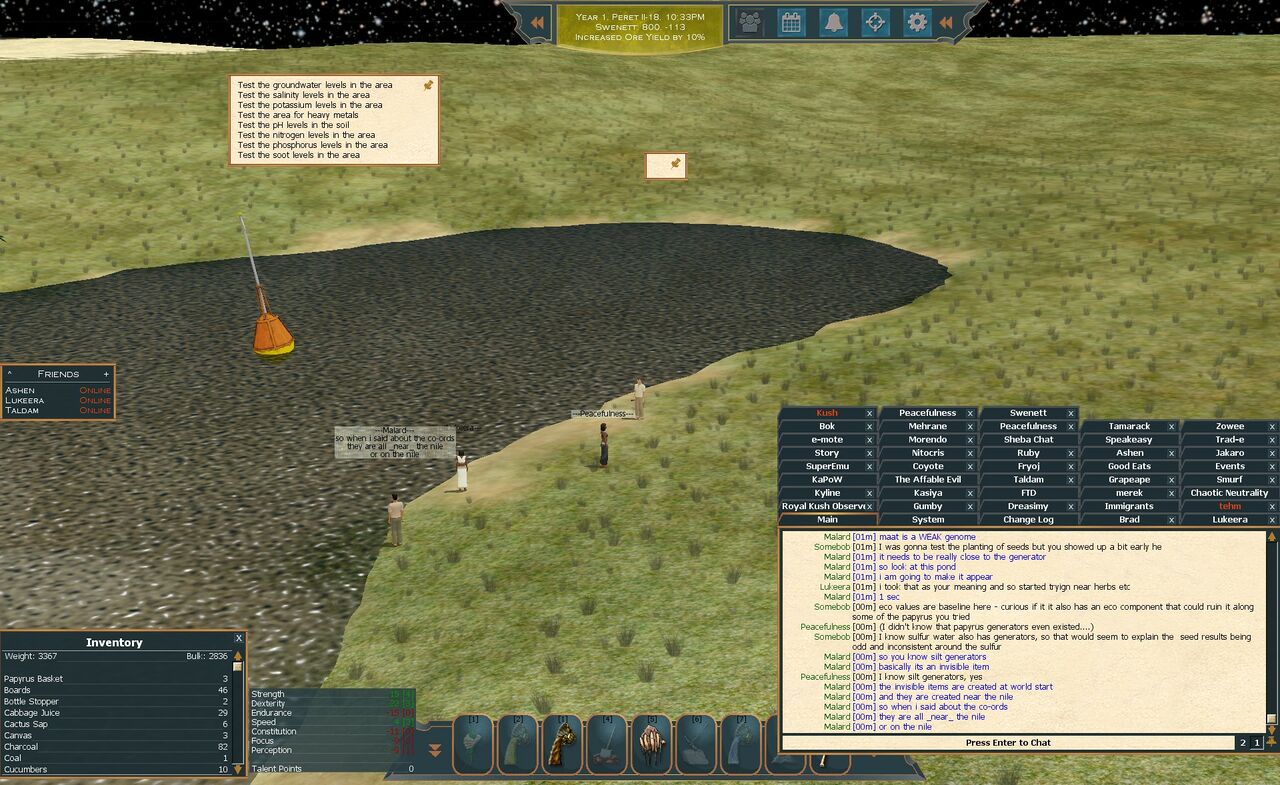Select friend Ashen in Friends list
Viewport: 1280px width, 785px height.
21,390
